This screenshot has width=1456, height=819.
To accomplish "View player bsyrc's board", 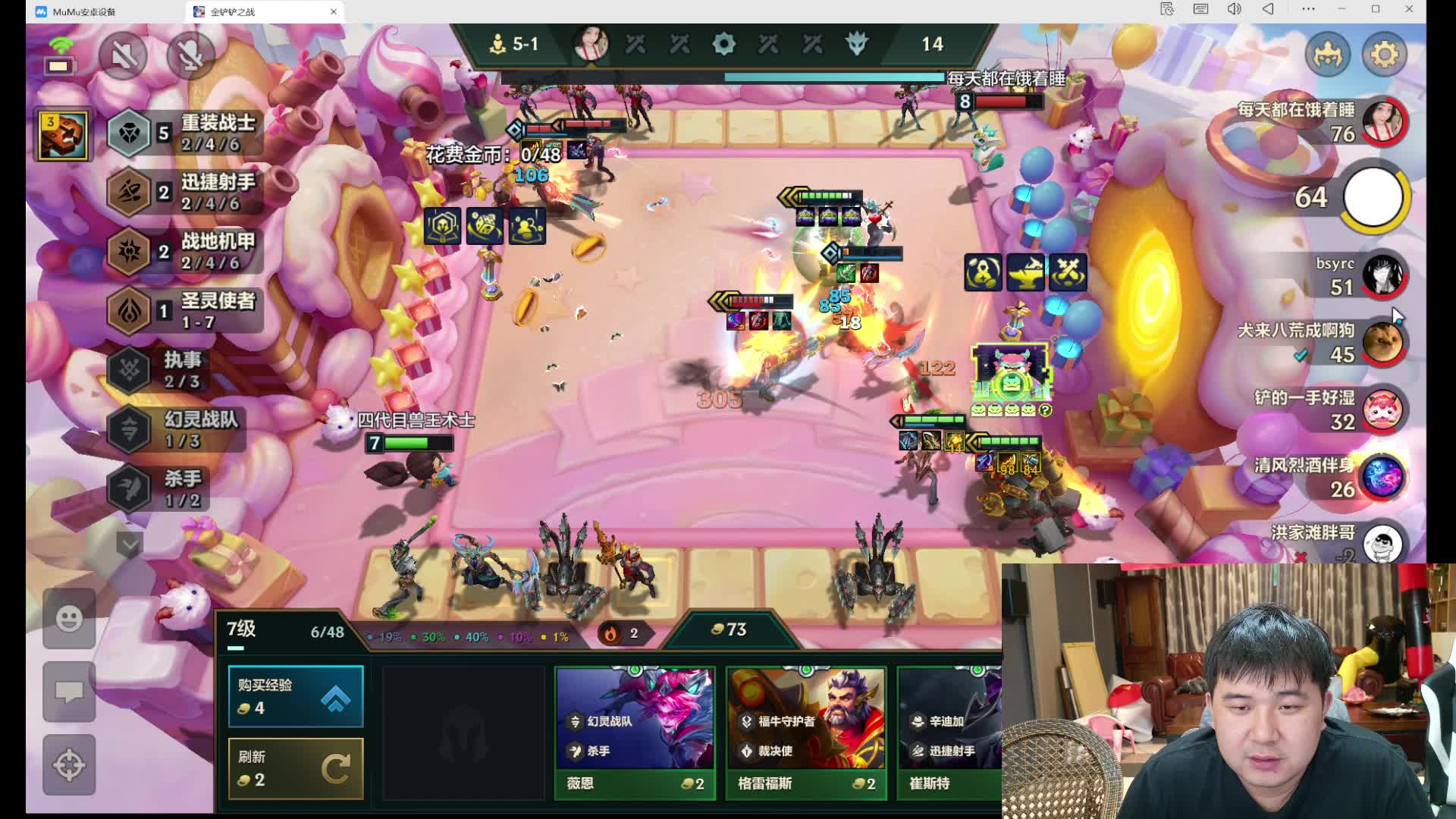I will pos(1382,275).
